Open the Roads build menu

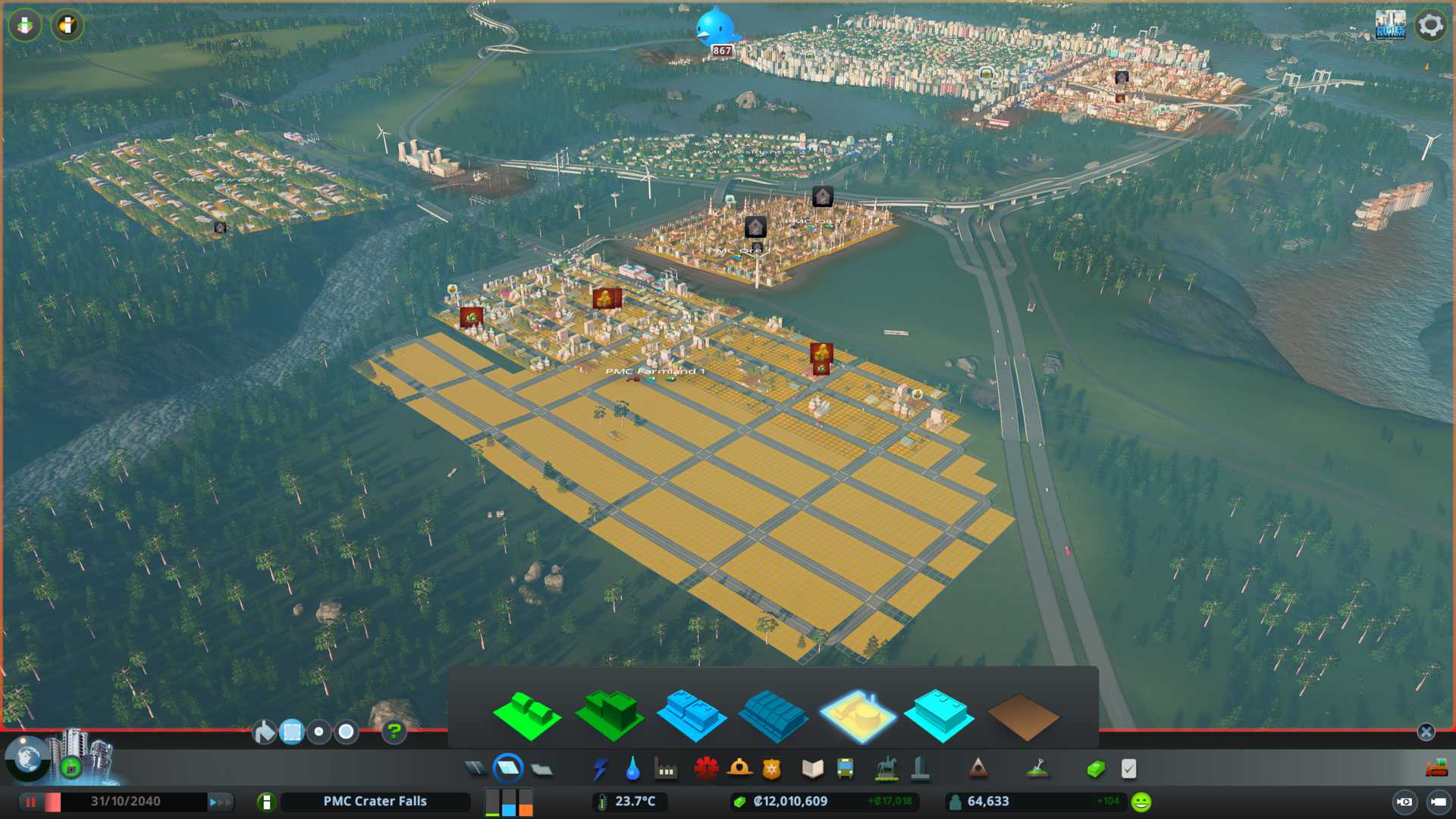[x=475, y=769]
